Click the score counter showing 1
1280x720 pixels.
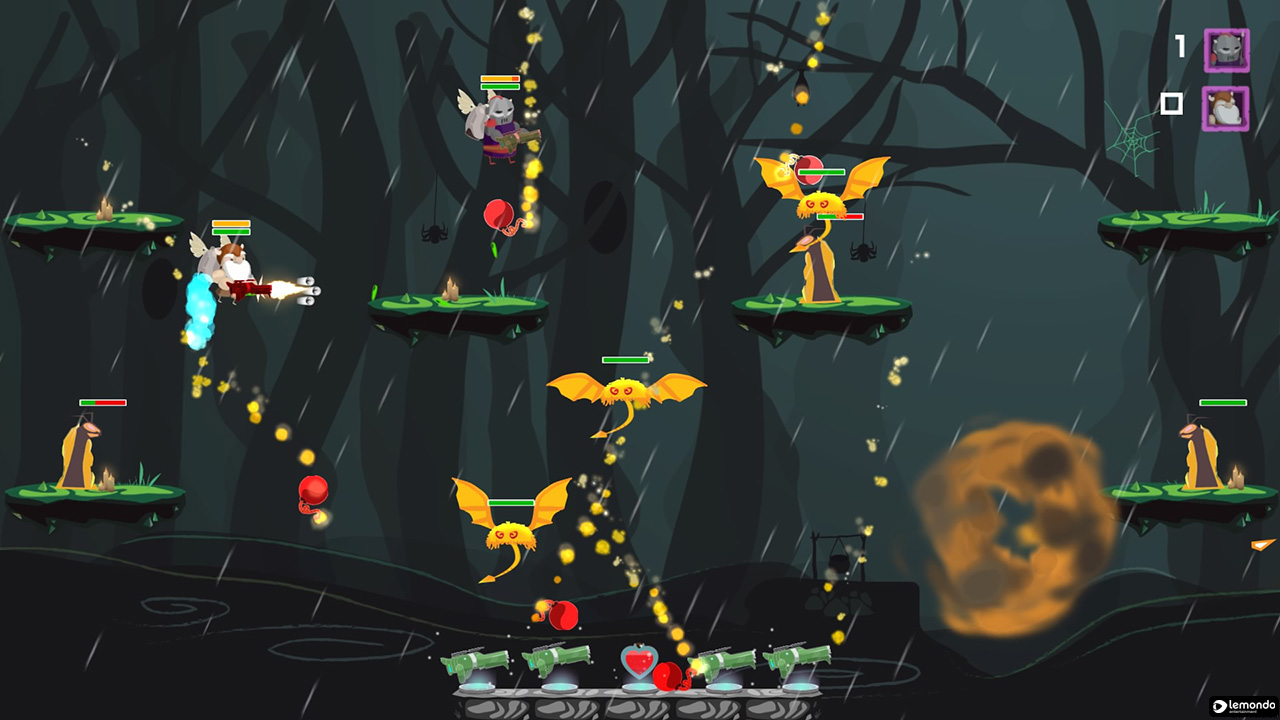tap(1178, 45)
